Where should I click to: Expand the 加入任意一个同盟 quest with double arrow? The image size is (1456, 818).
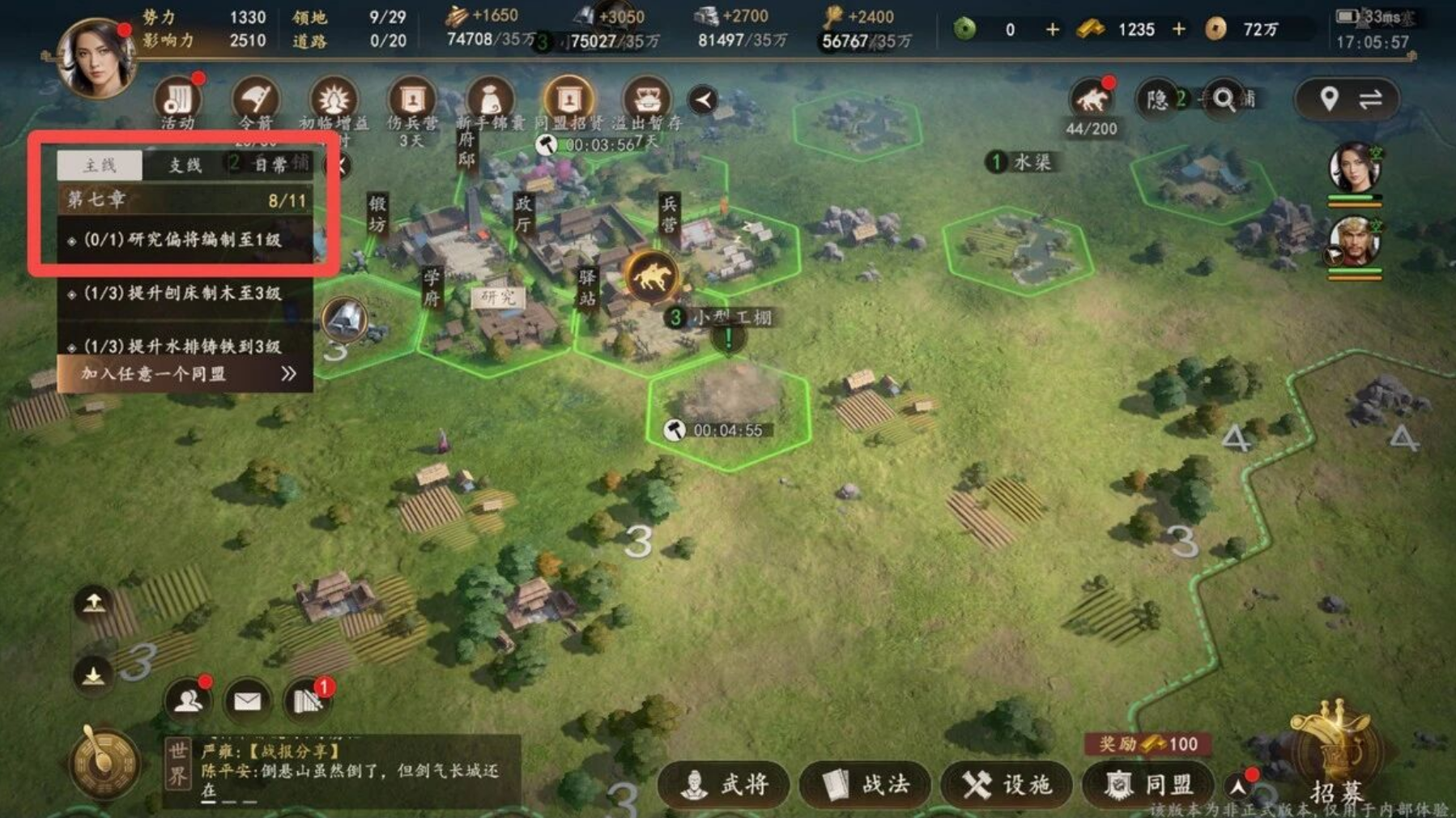tap(286, 373)
